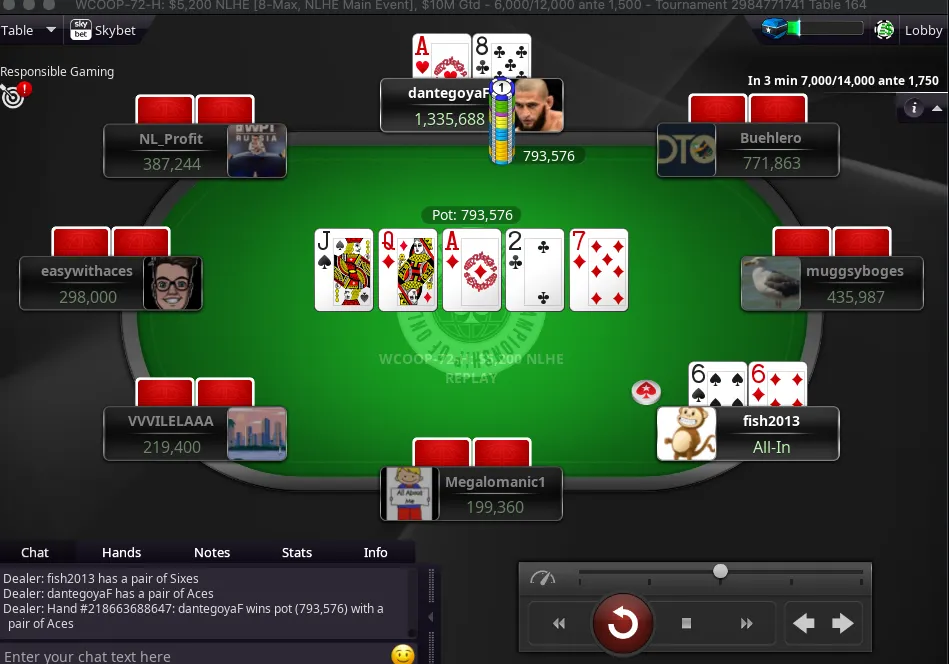Open the emoji picker smiley

(x=402, y=655)
